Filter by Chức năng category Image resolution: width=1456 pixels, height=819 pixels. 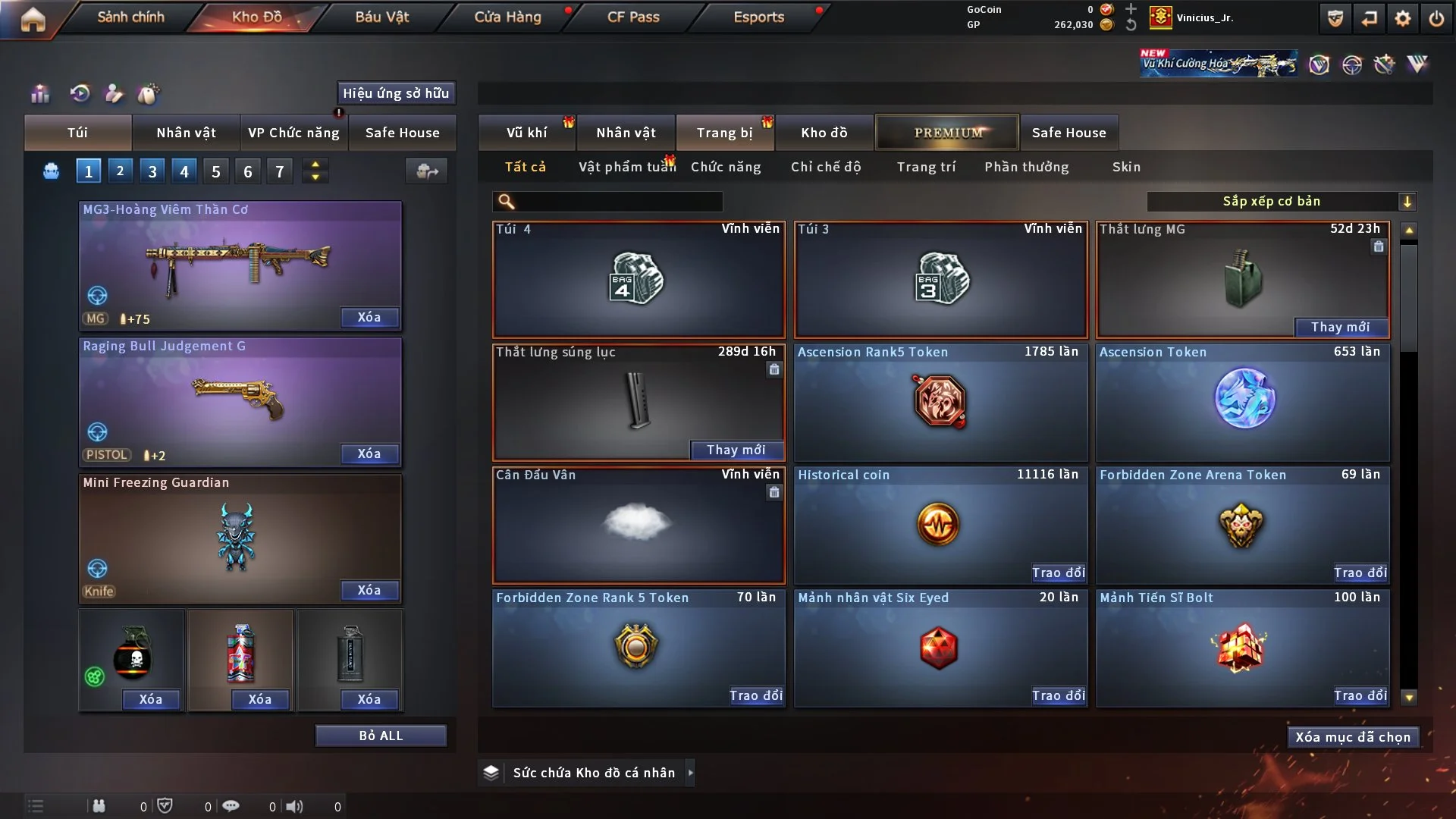click(x=726, y=167)
